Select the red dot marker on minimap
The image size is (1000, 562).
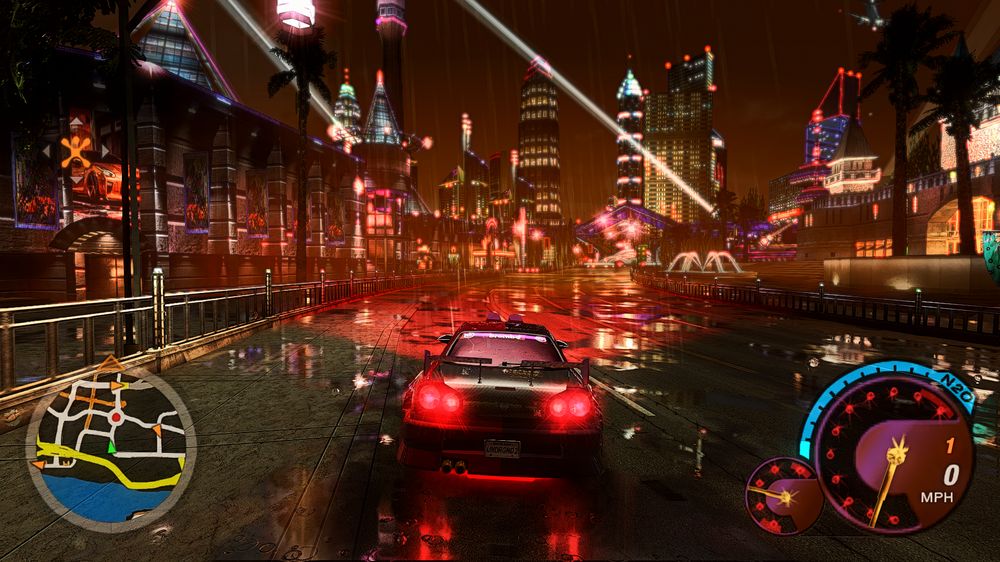tap(116, 416)
